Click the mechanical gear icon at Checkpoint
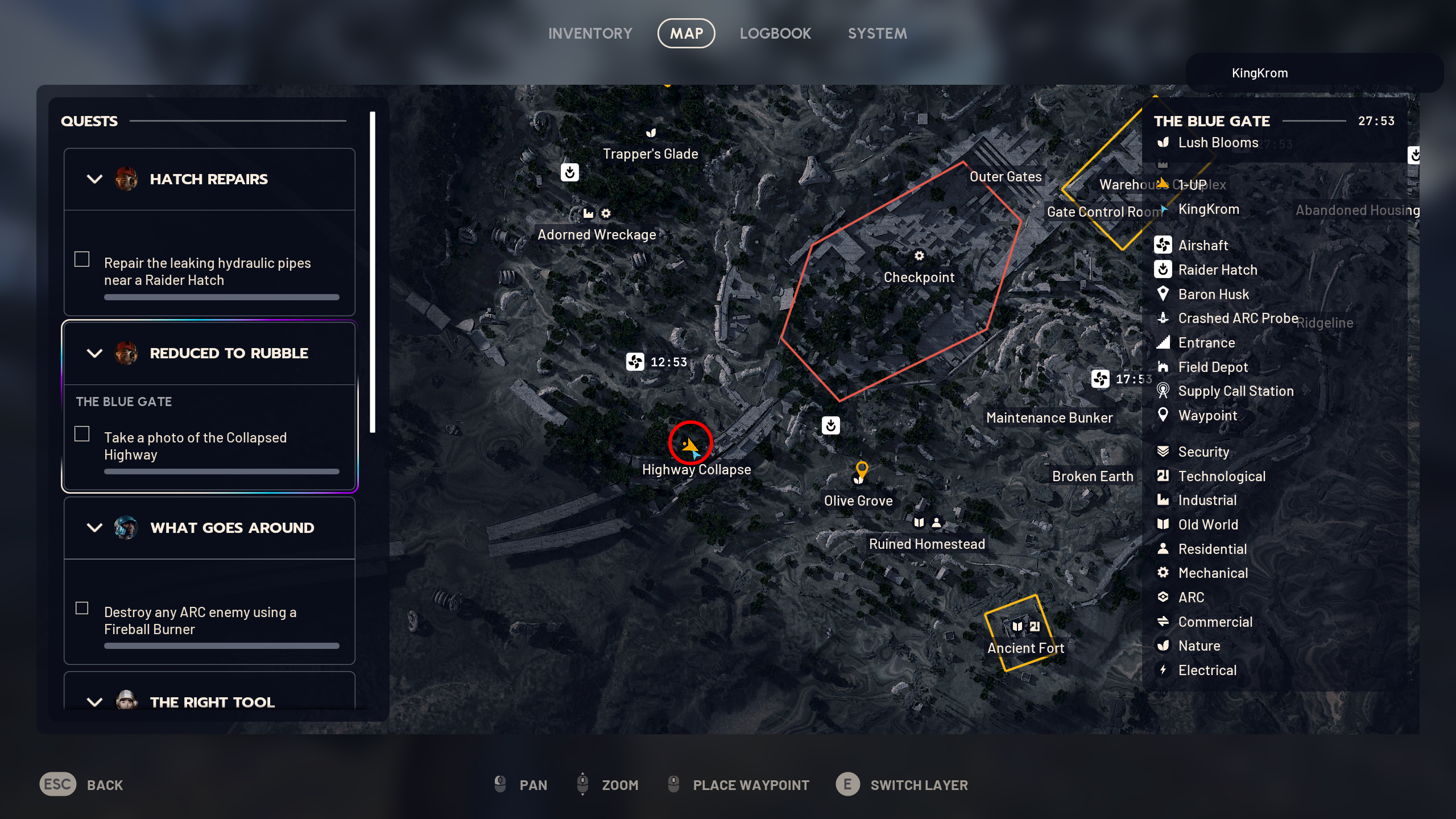The height and width of the screenshot is (819, 1456). tap(920, 257)
